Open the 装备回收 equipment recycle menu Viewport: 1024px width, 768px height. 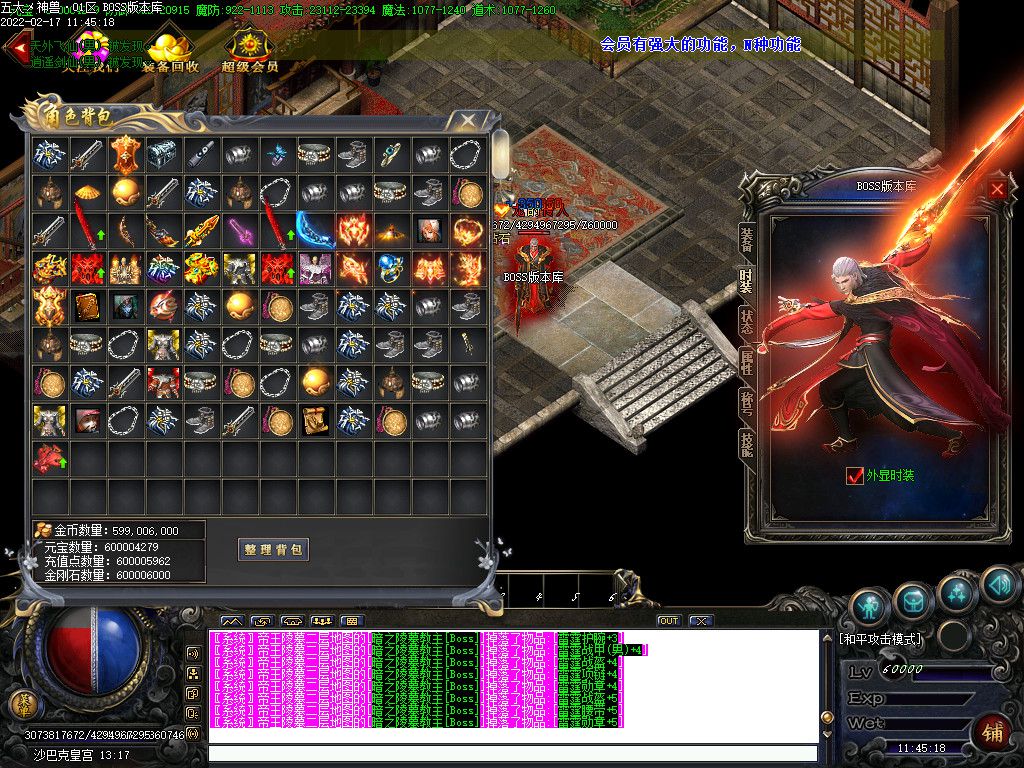point(171,52)
